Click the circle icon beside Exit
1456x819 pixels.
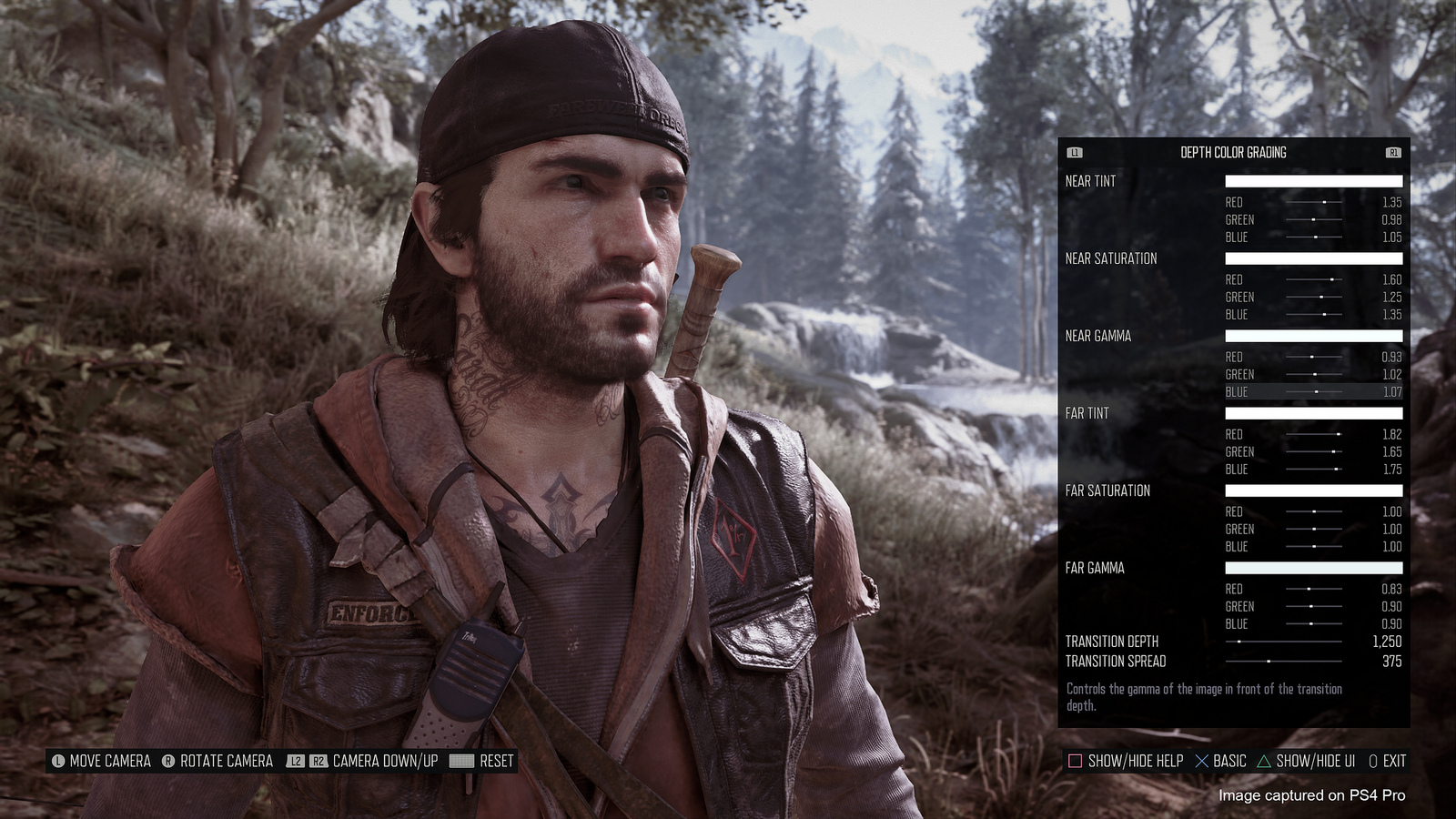pos(1372,762)
